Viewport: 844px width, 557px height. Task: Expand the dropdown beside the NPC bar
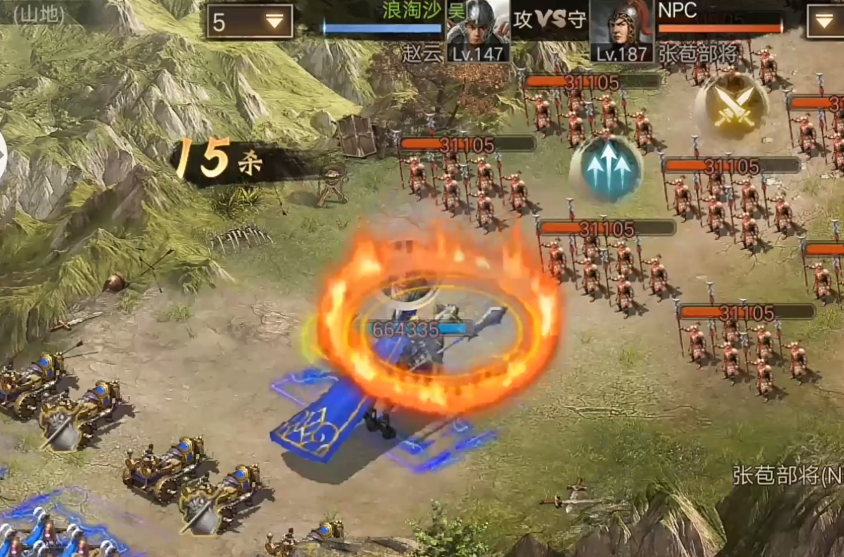[x=824, y=21]
